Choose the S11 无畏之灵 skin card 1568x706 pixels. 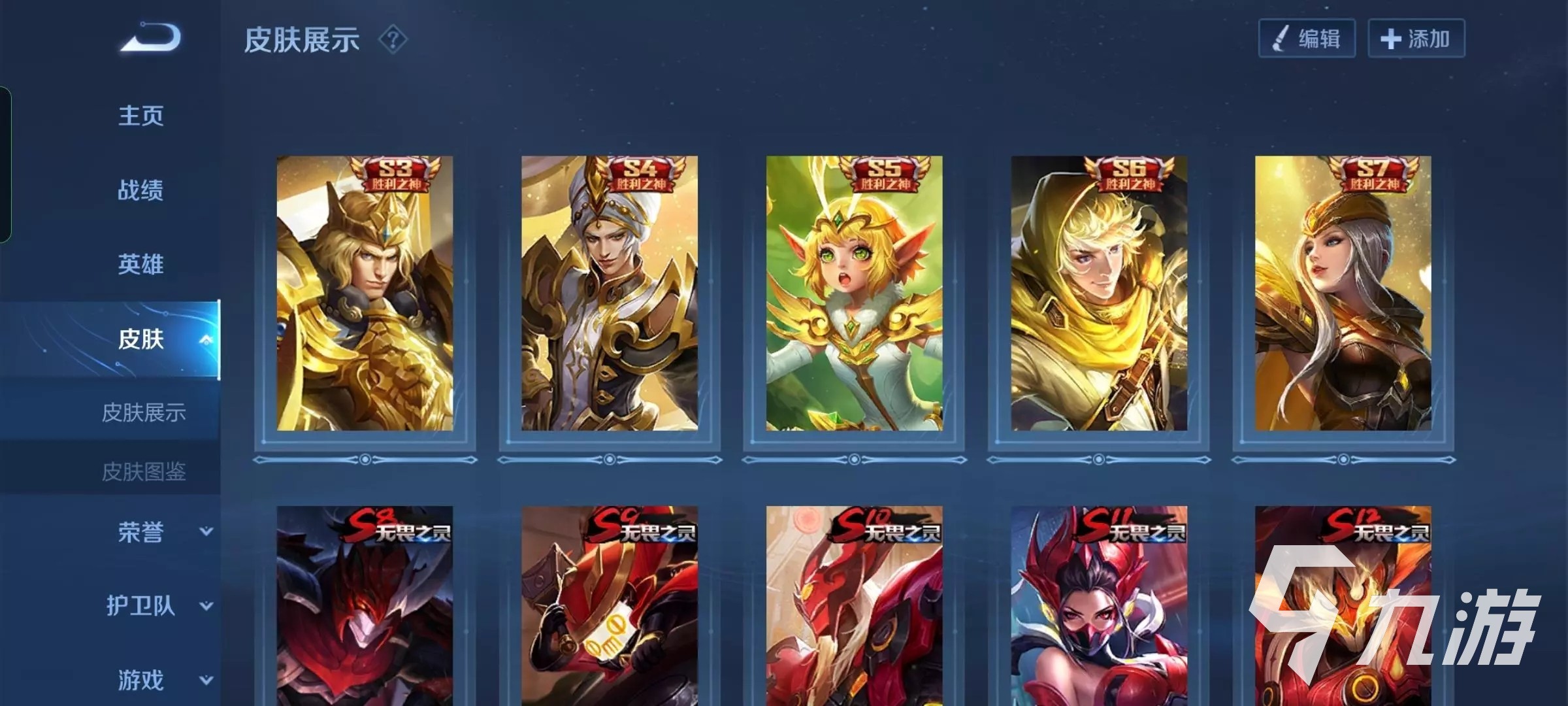tap(1099, 606)
